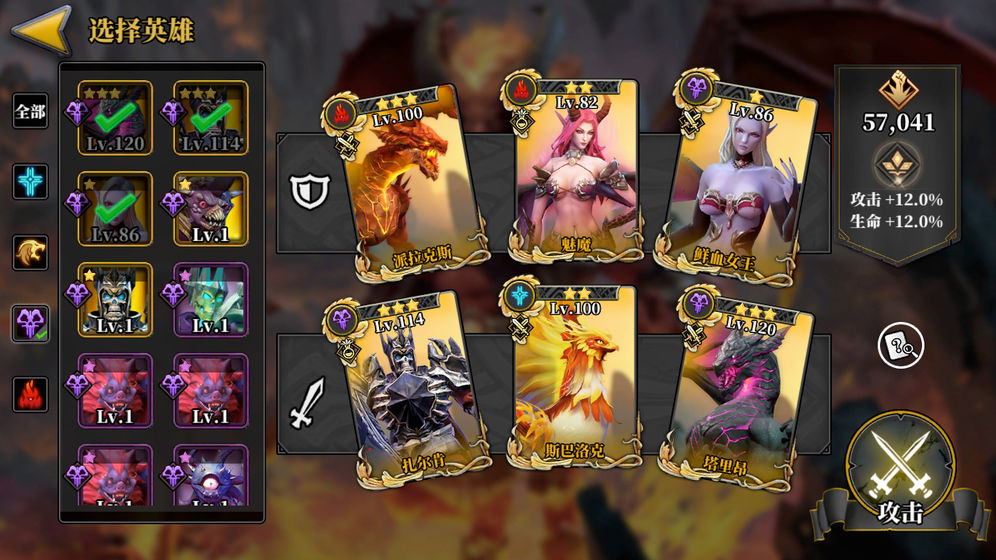Filter heroes by the blue cross faction
The height and width of the screenshot is (560, 996).
click(30, 182)
